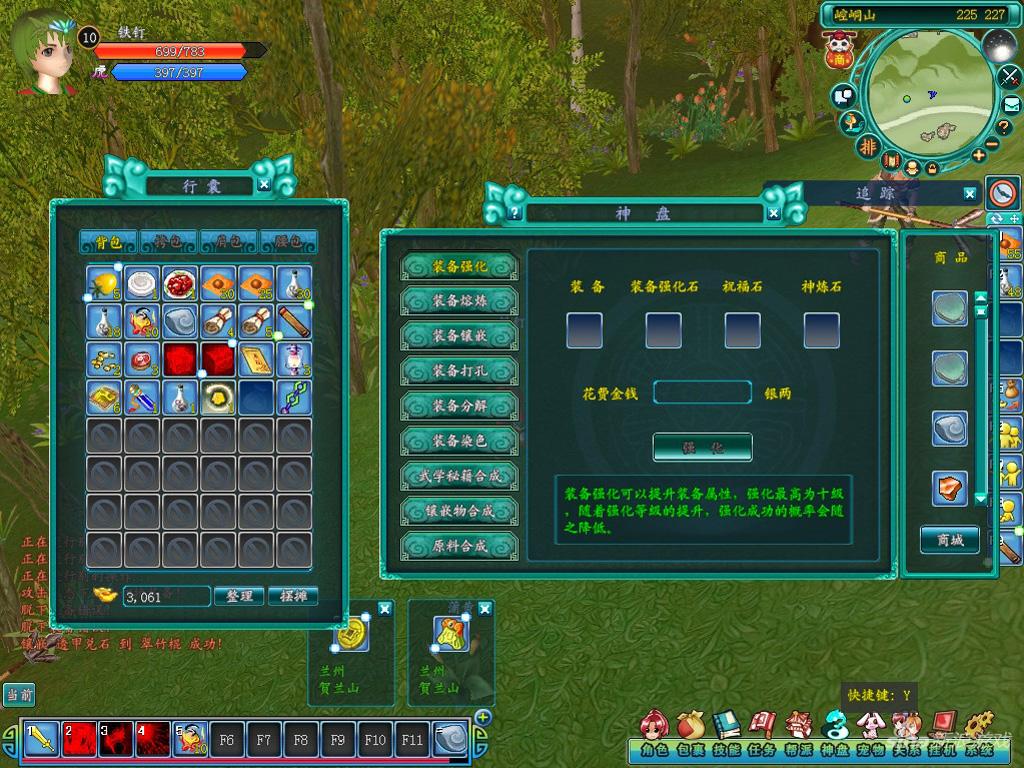Close the 追踪 tracking panel
This screenshot has height=768, width=1024.
[970, 194]
